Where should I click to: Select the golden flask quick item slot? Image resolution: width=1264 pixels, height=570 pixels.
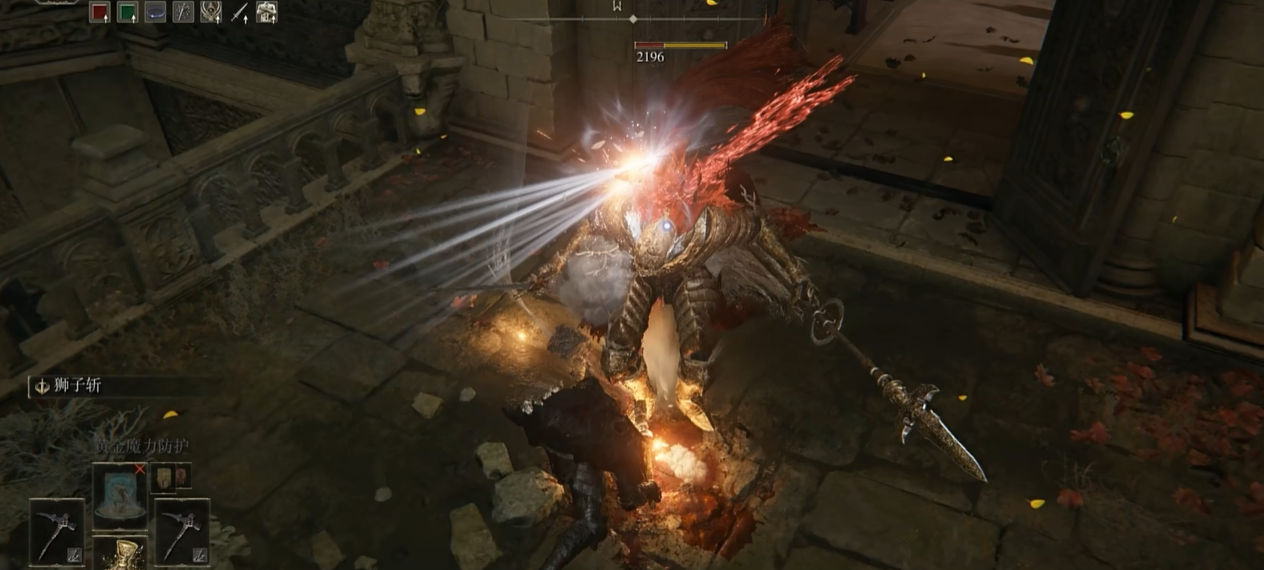pos(120,553)
